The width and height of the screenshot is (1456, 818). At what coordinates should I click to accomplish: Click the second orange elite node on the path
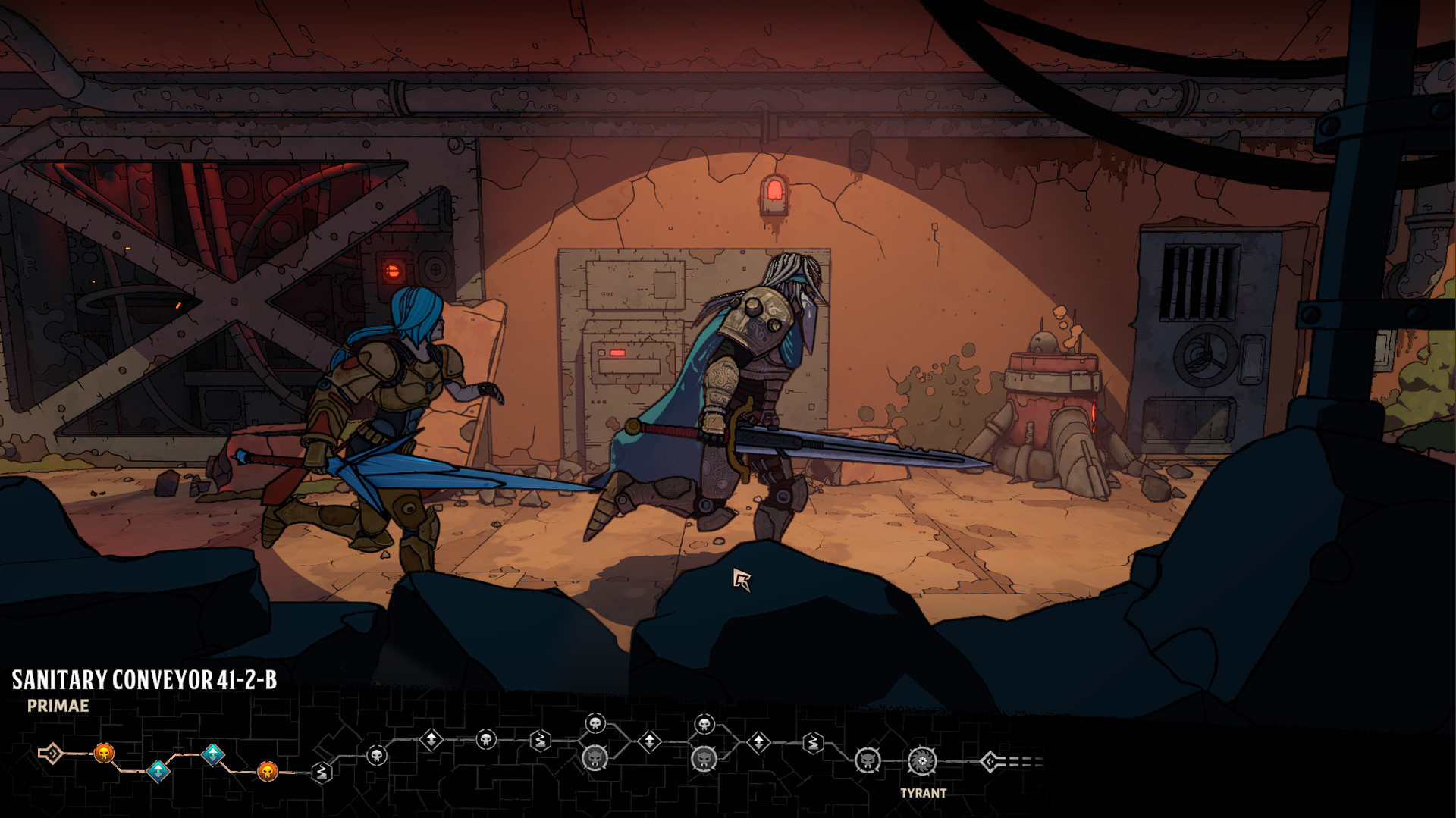click(268, 772)
